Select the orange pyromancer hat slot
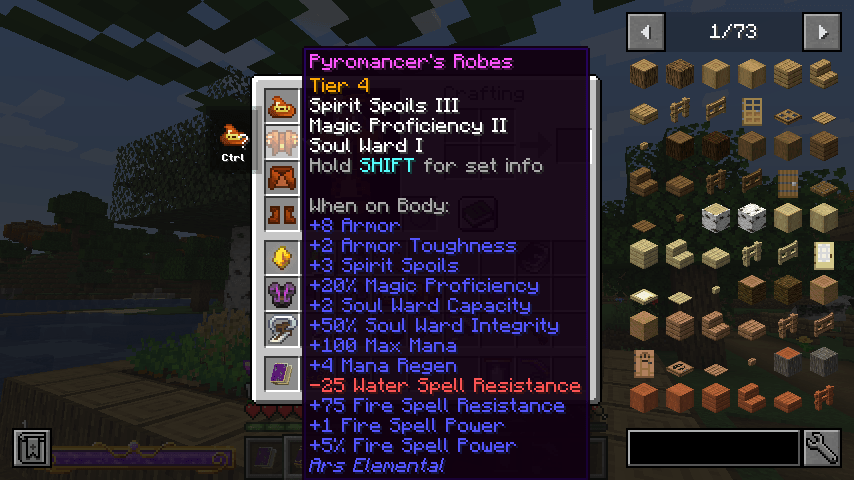 pos(280,106)
